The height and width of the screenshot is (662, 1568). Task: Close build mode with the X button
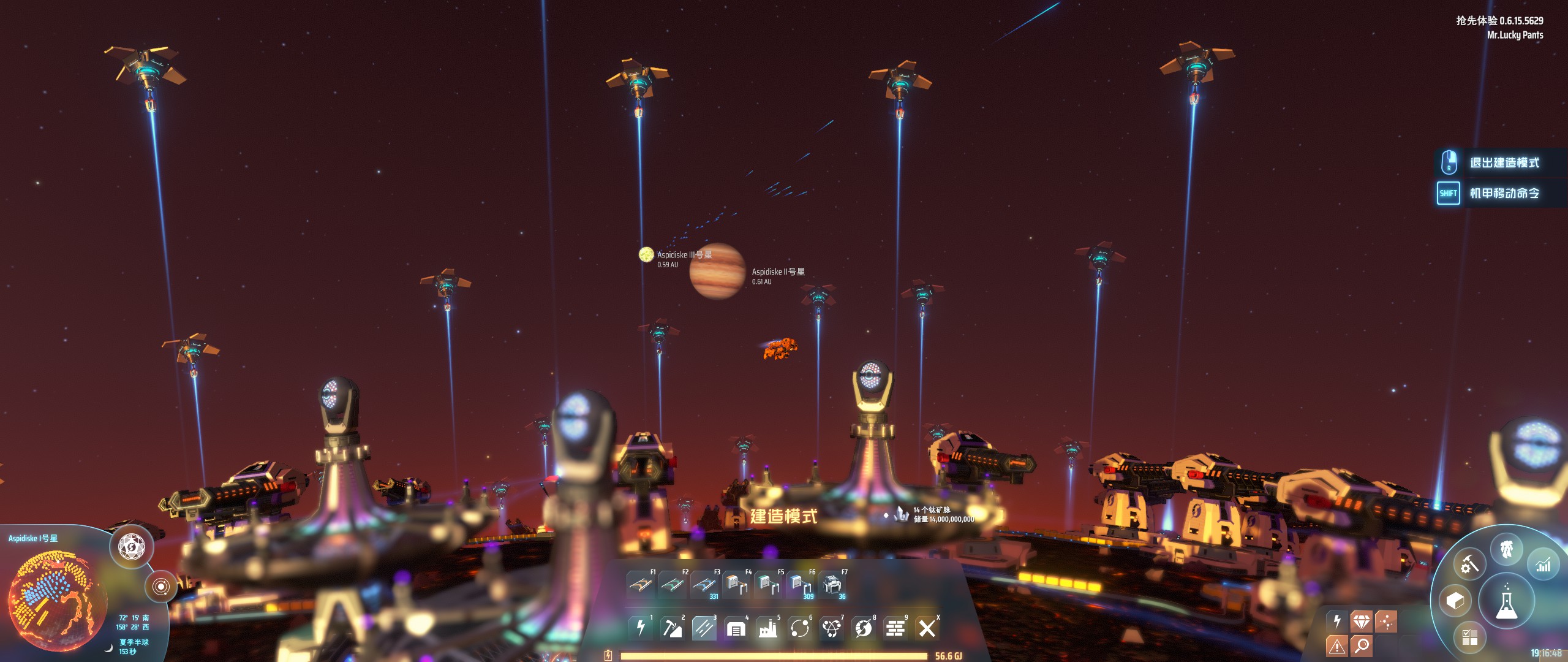tap(927, 628)
